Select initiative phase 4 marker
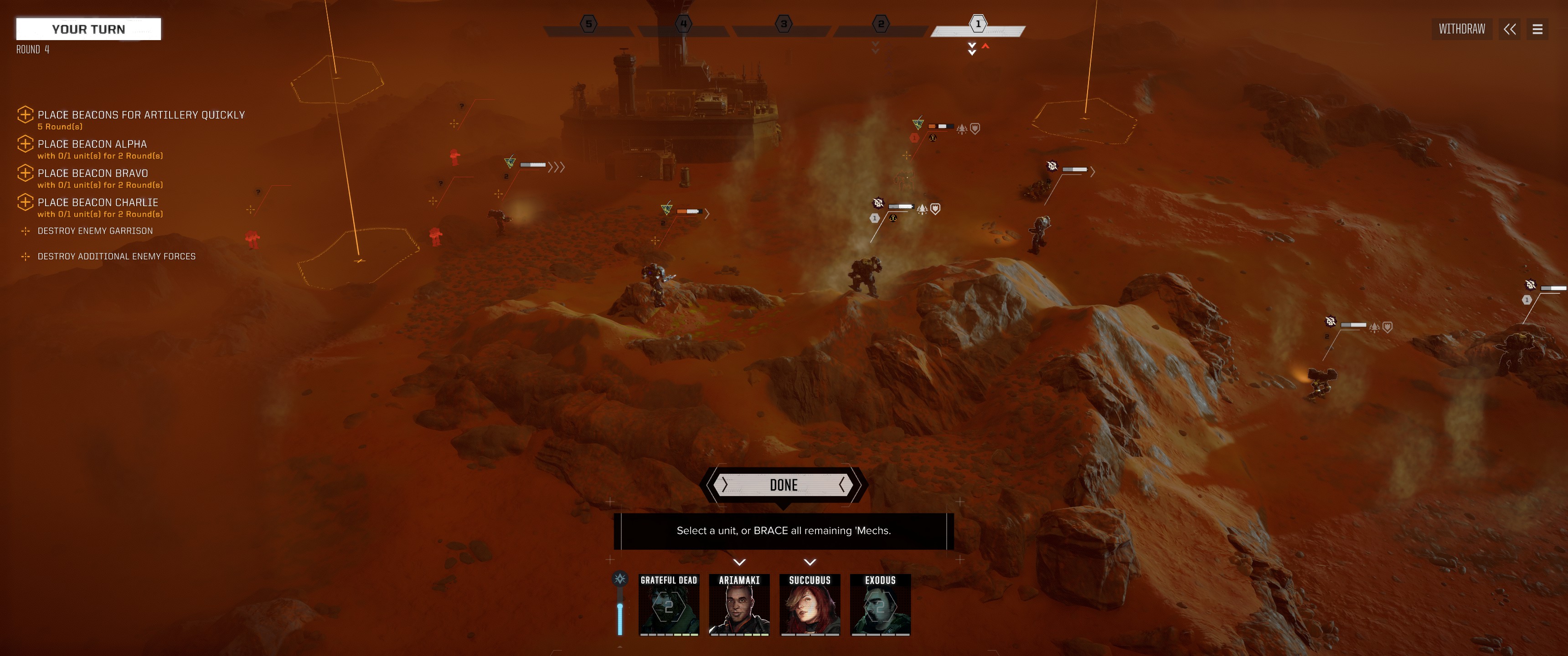Image resolution: width=1568 pixels, height=656 pixels. (x=684, y=24)
